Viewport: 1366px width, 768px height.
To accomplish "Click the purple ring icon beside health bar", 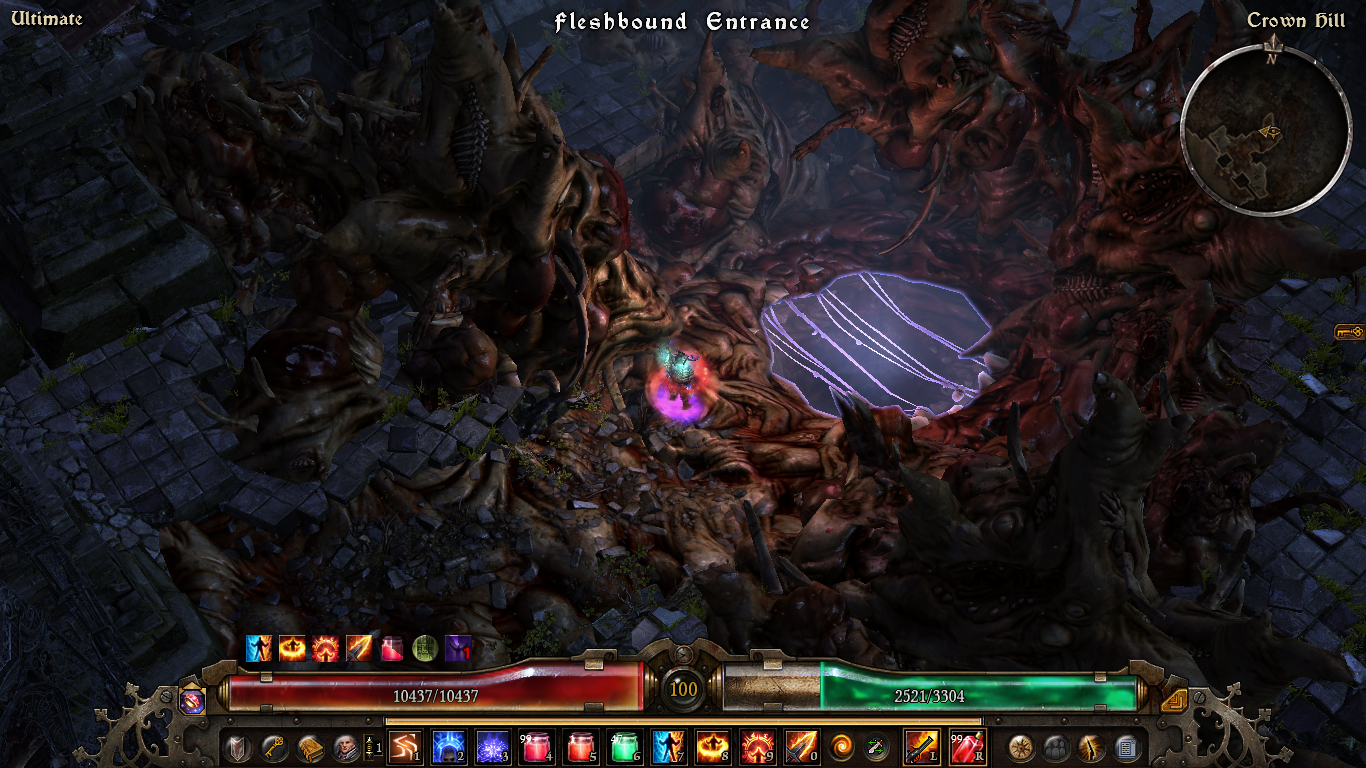I will (192, 700).
